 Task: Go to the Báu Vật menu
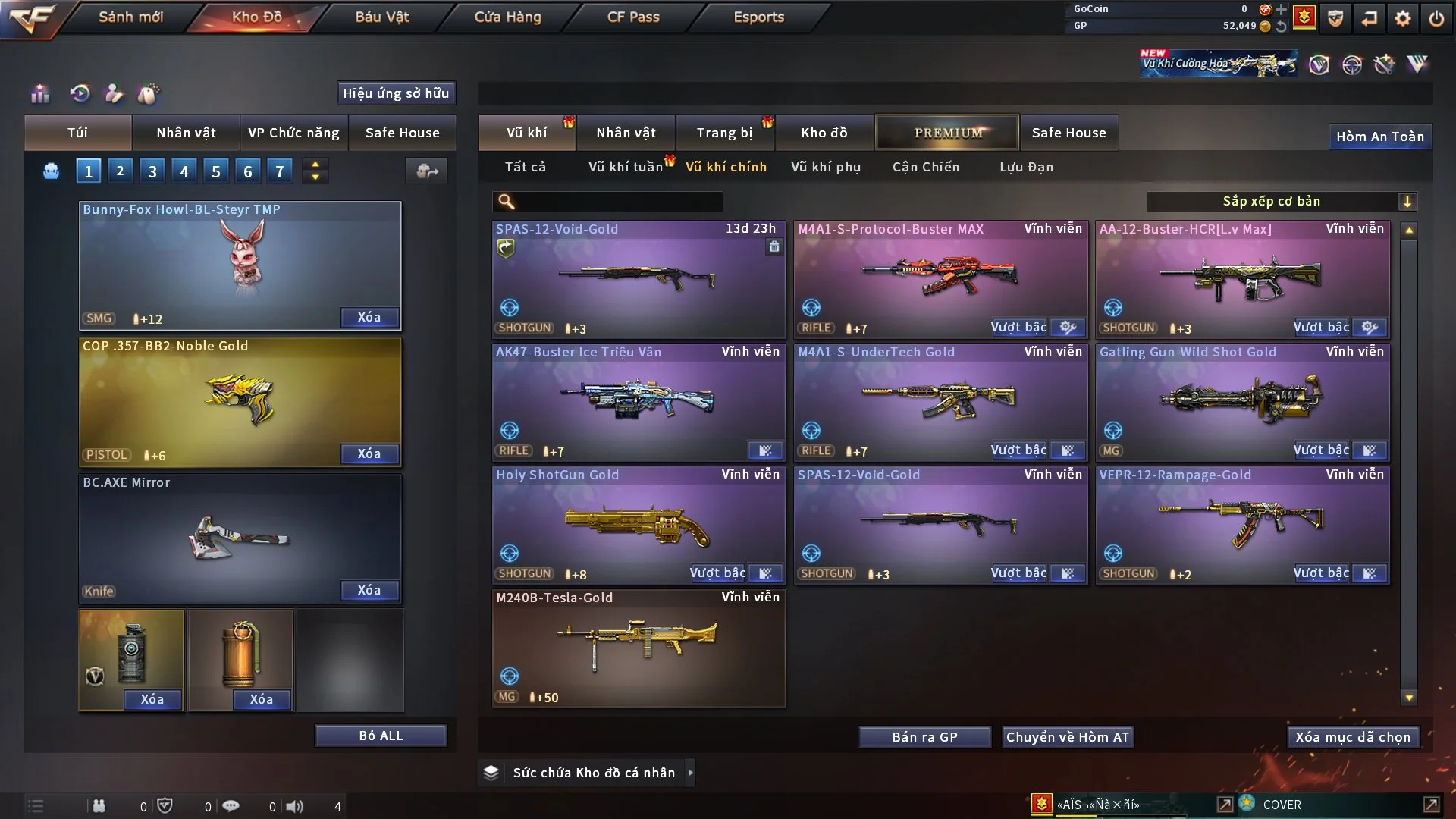coord(381,17)
